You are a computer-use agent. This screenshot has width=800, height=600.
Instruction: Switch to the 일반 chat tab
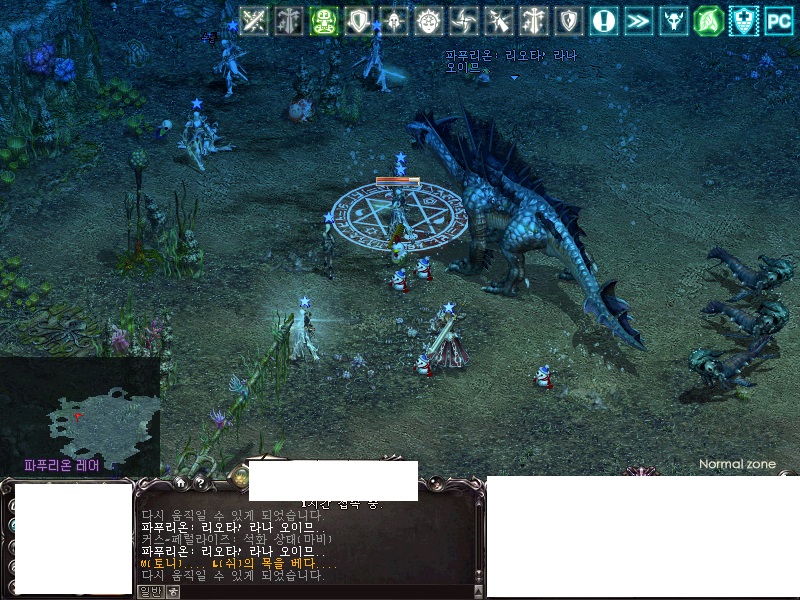pos(149,591)
